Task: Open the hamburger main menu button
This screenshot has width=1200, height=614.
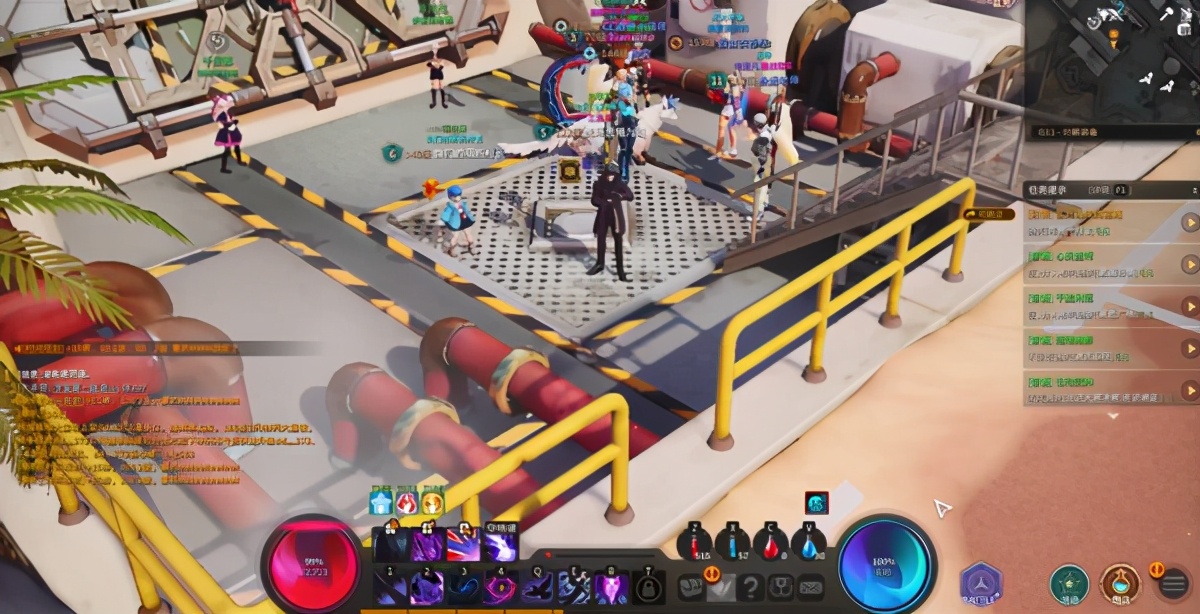Action: [1174, 583]
